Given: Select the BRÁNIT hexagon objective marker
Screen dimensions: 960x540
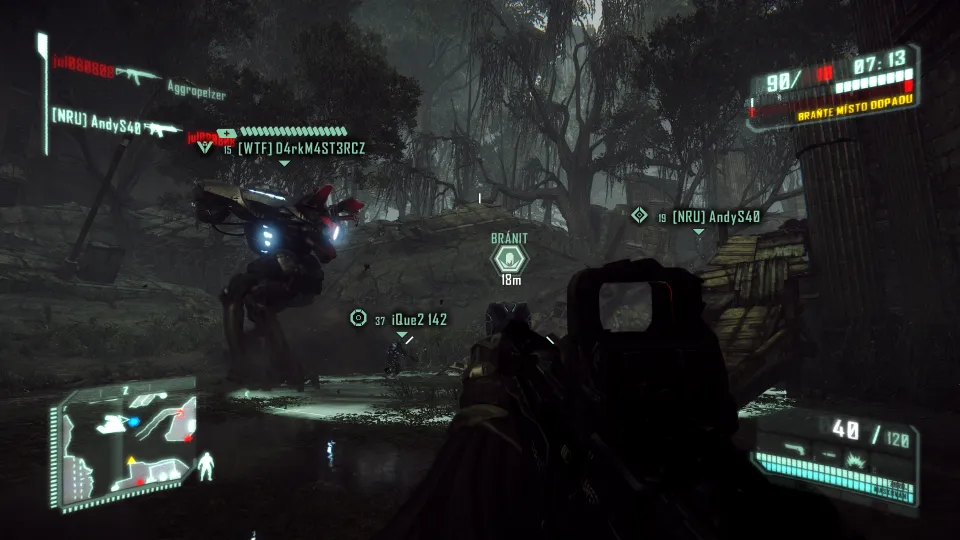Looking at the screenshot, I should pos(509,260).
